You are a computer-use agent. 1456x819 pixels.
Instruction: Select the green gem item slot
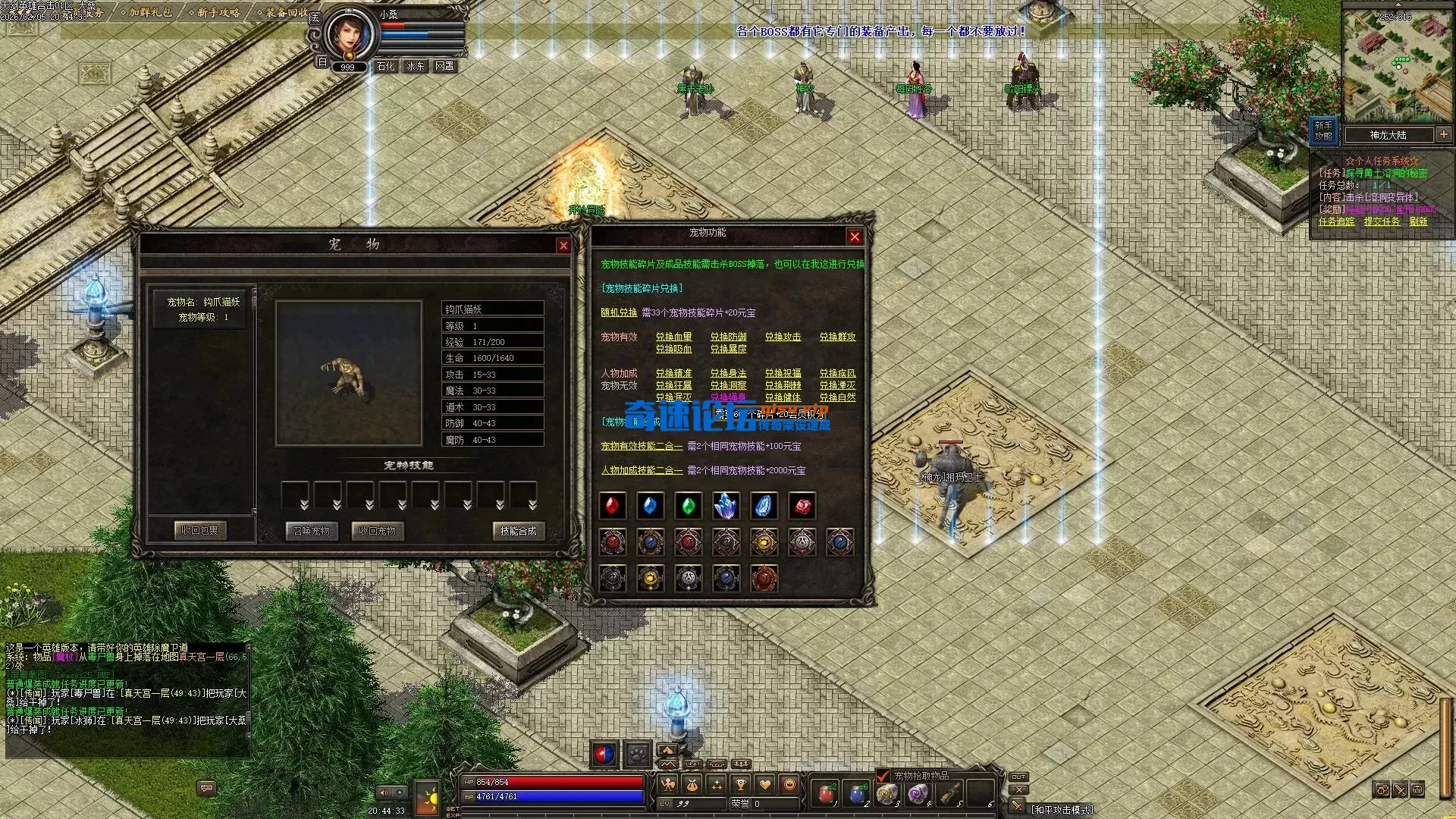click(689, 506)
